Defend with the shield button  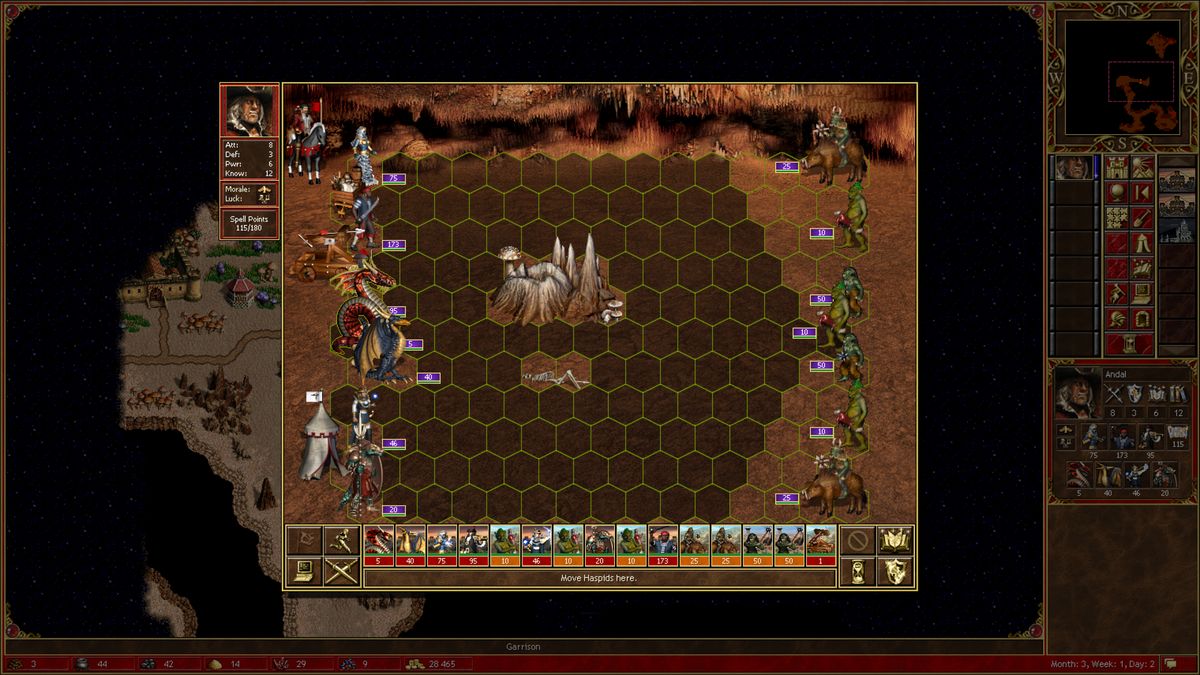pos(895,571)
